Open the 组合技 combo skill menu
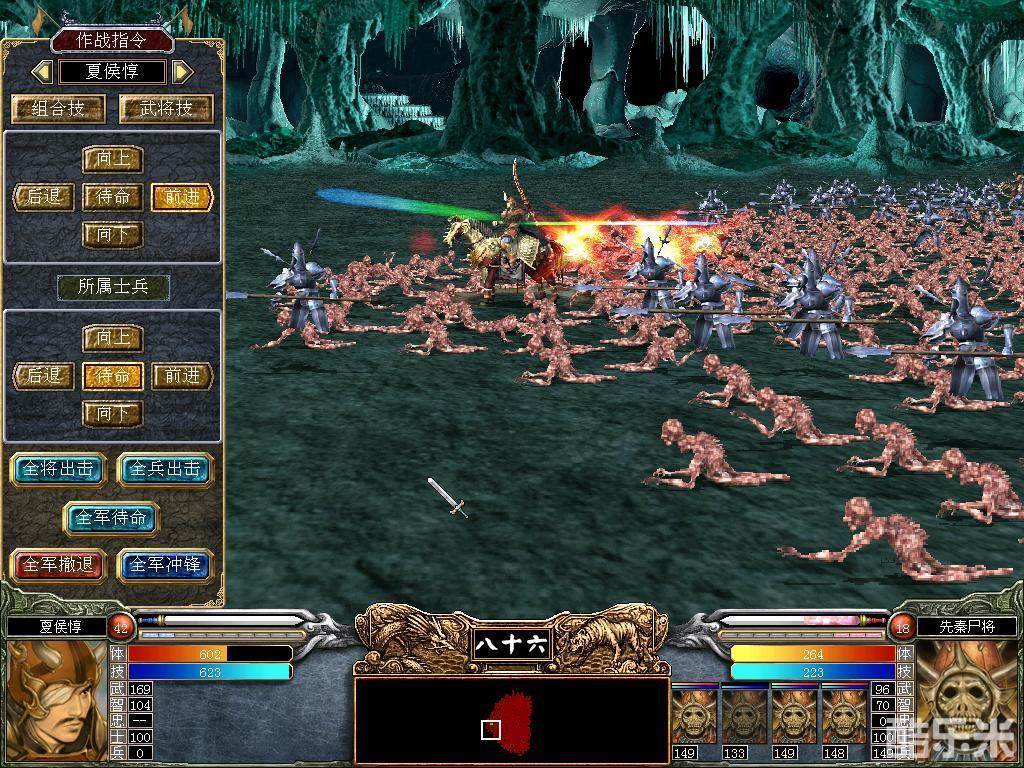The width and height of the screenshot is (1024, 768). [58, 108]
